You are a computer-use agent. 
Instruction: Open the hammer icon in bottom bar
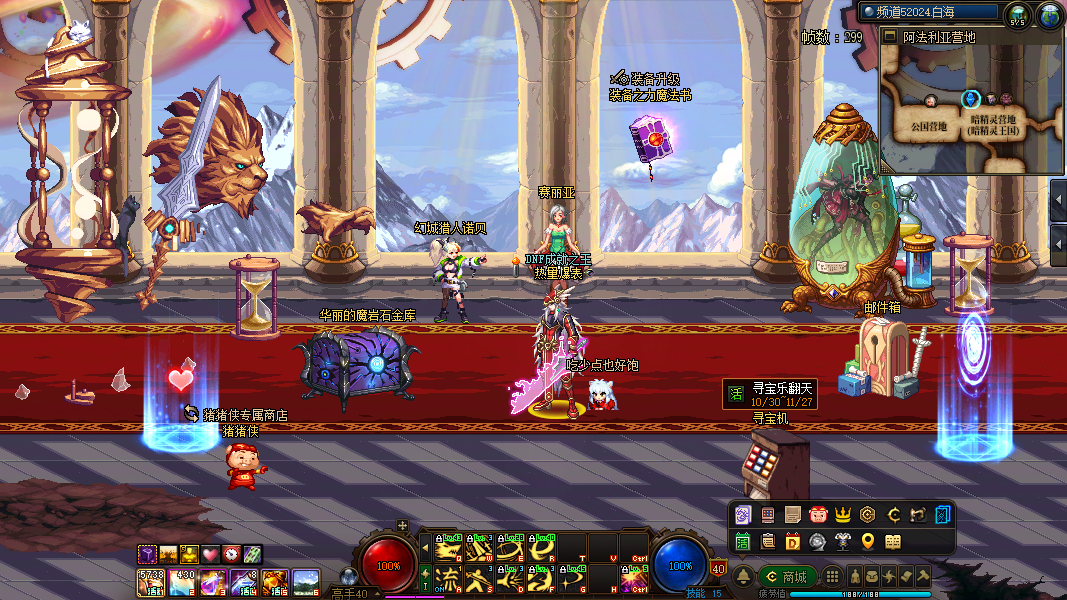(x=922, y=576)
